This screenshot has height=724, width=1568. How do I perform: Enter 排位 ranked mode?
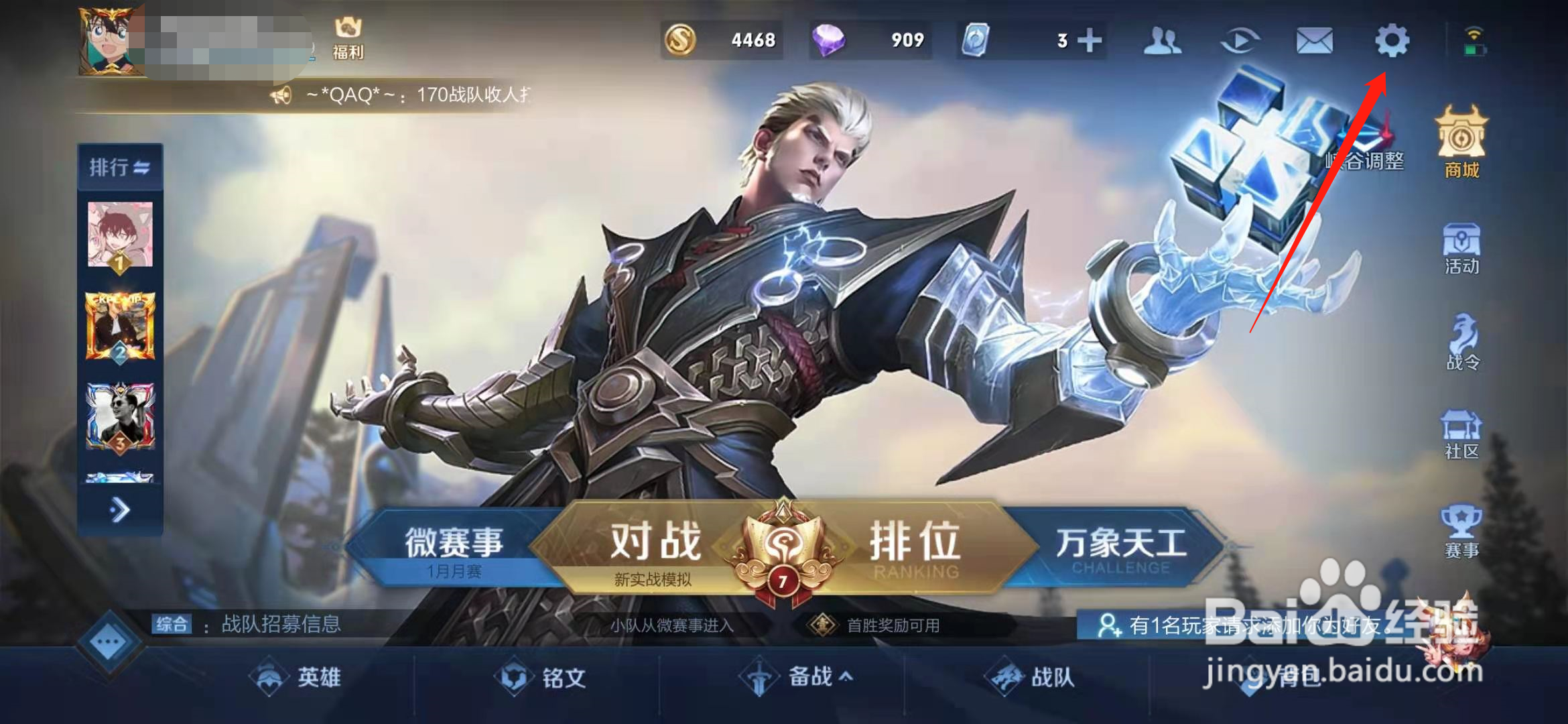[917, 543]
